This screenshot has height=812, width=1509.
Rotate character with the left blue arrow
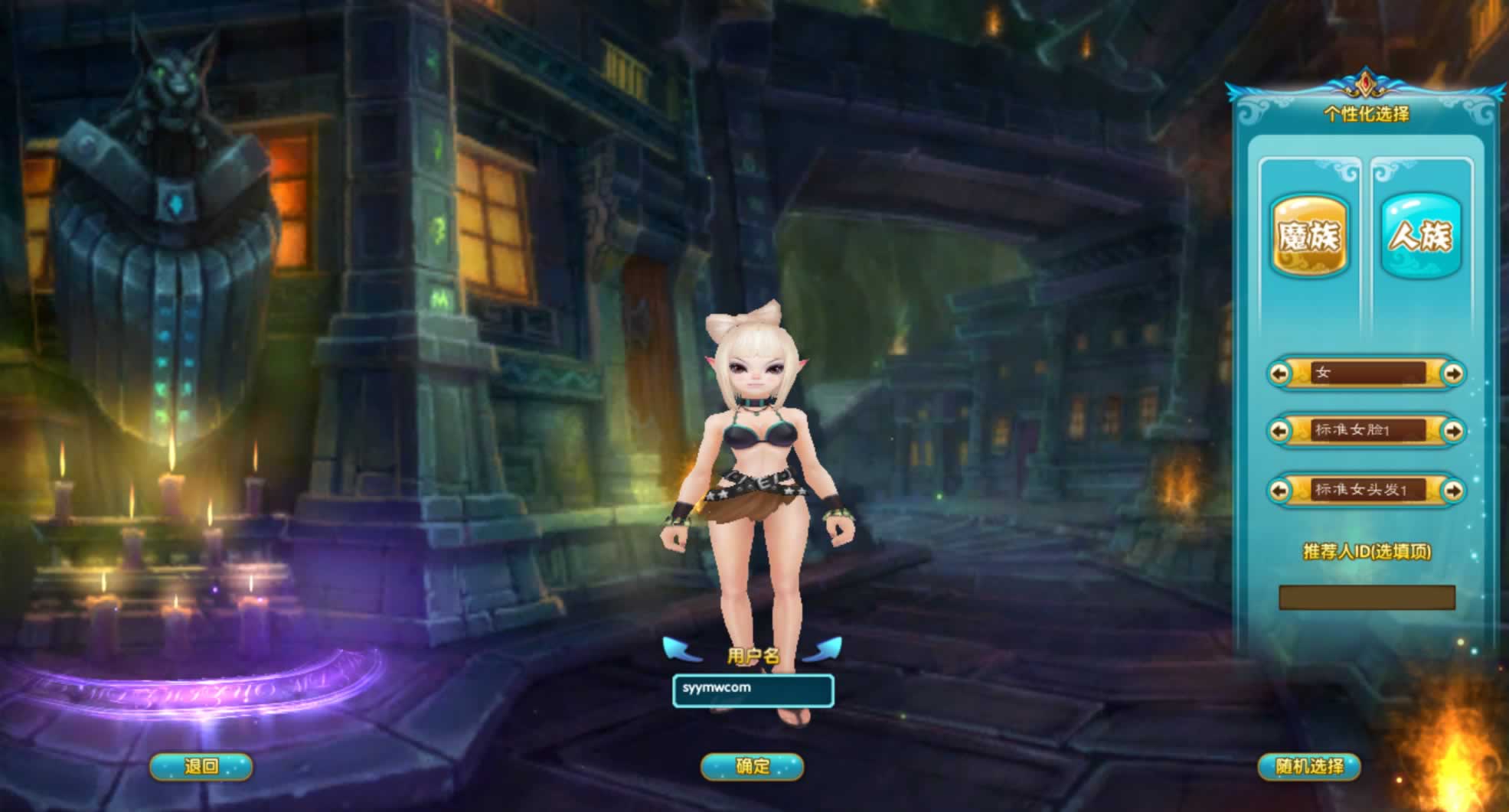click(681, 649)
